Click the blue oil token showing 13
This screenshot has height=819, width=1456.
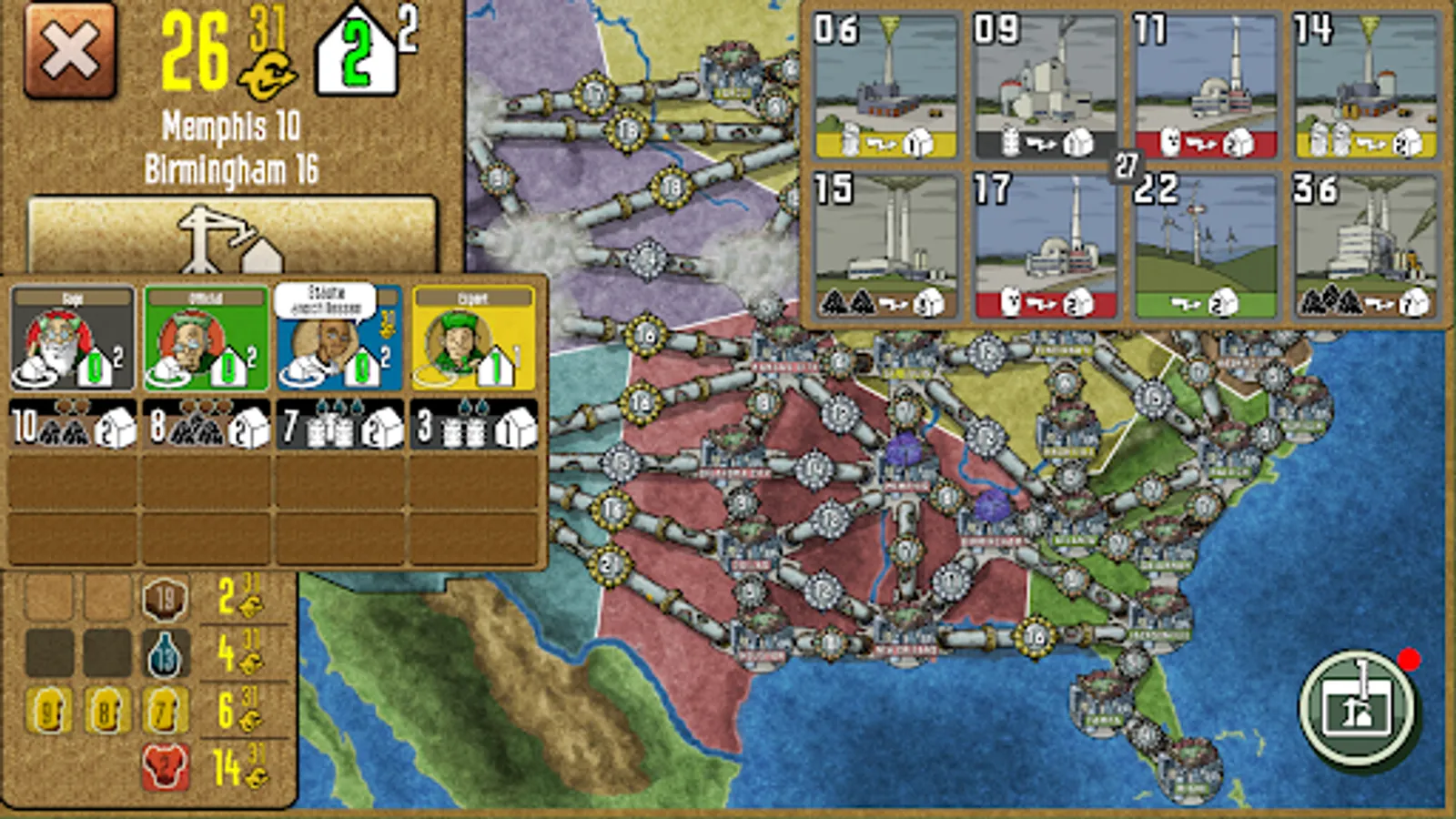point(164,654)
